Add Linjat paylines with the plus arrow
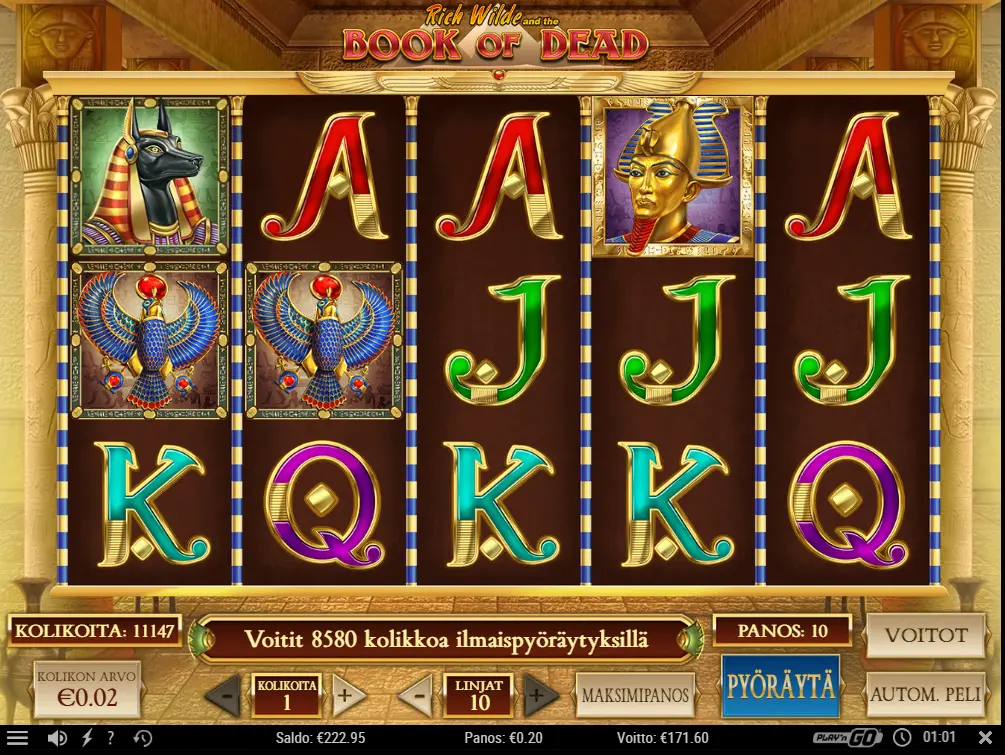1005x755 pixels. tap(541, 695)
